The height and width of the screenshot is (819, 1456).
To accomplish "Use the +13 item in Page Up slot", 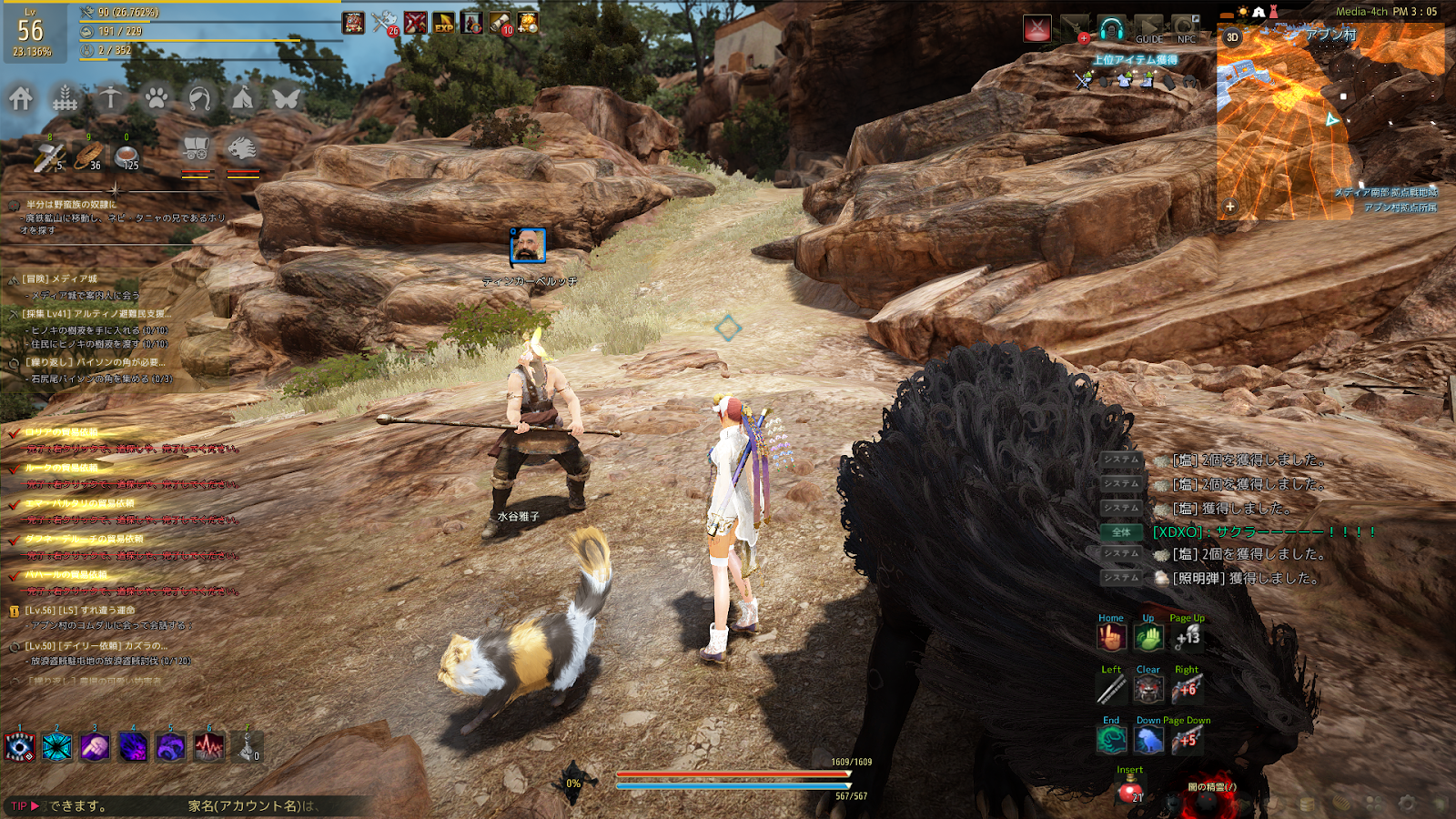I will (x=1188, y=638).
